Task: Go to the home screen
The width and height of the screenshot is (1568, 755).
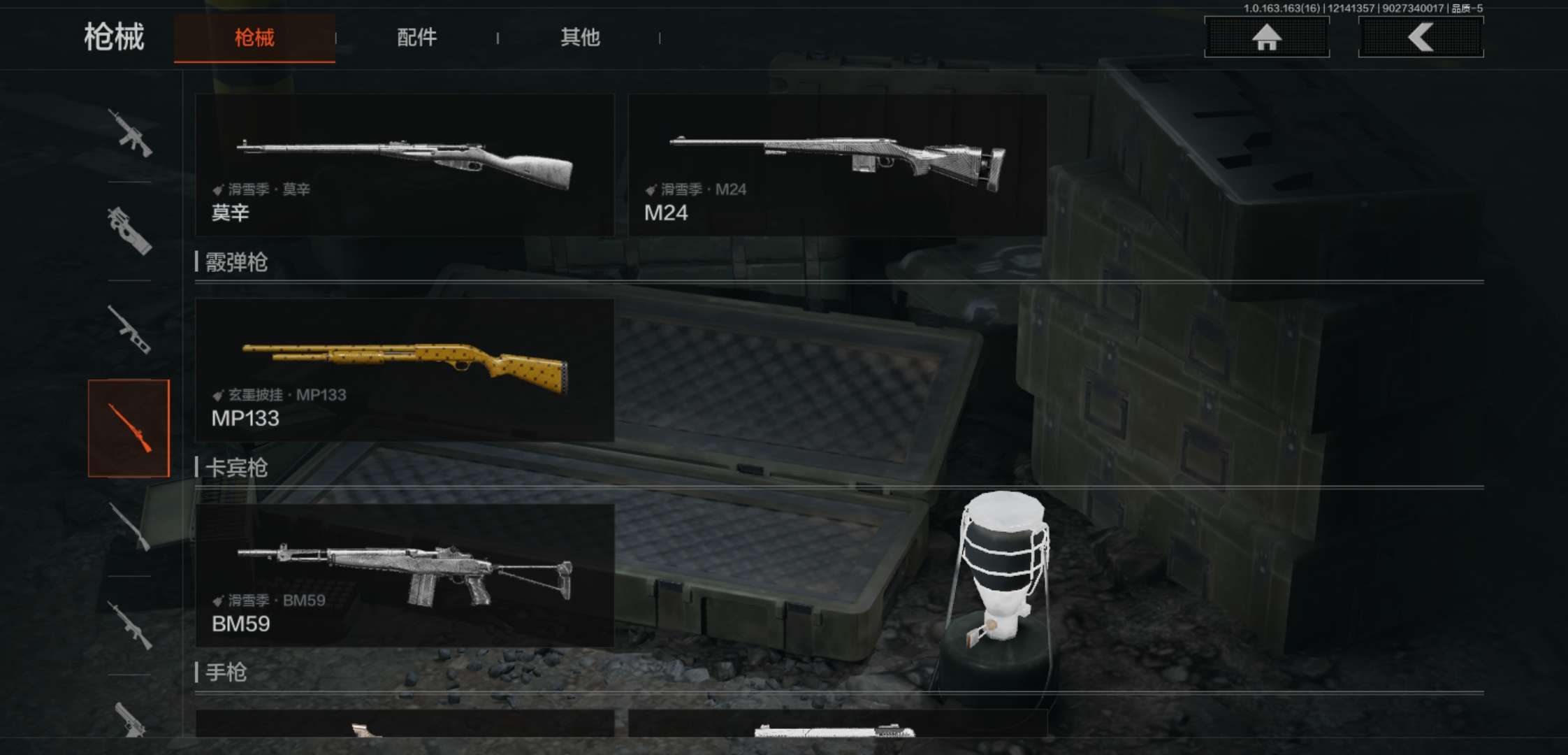Action: (x=1266, y=37)
